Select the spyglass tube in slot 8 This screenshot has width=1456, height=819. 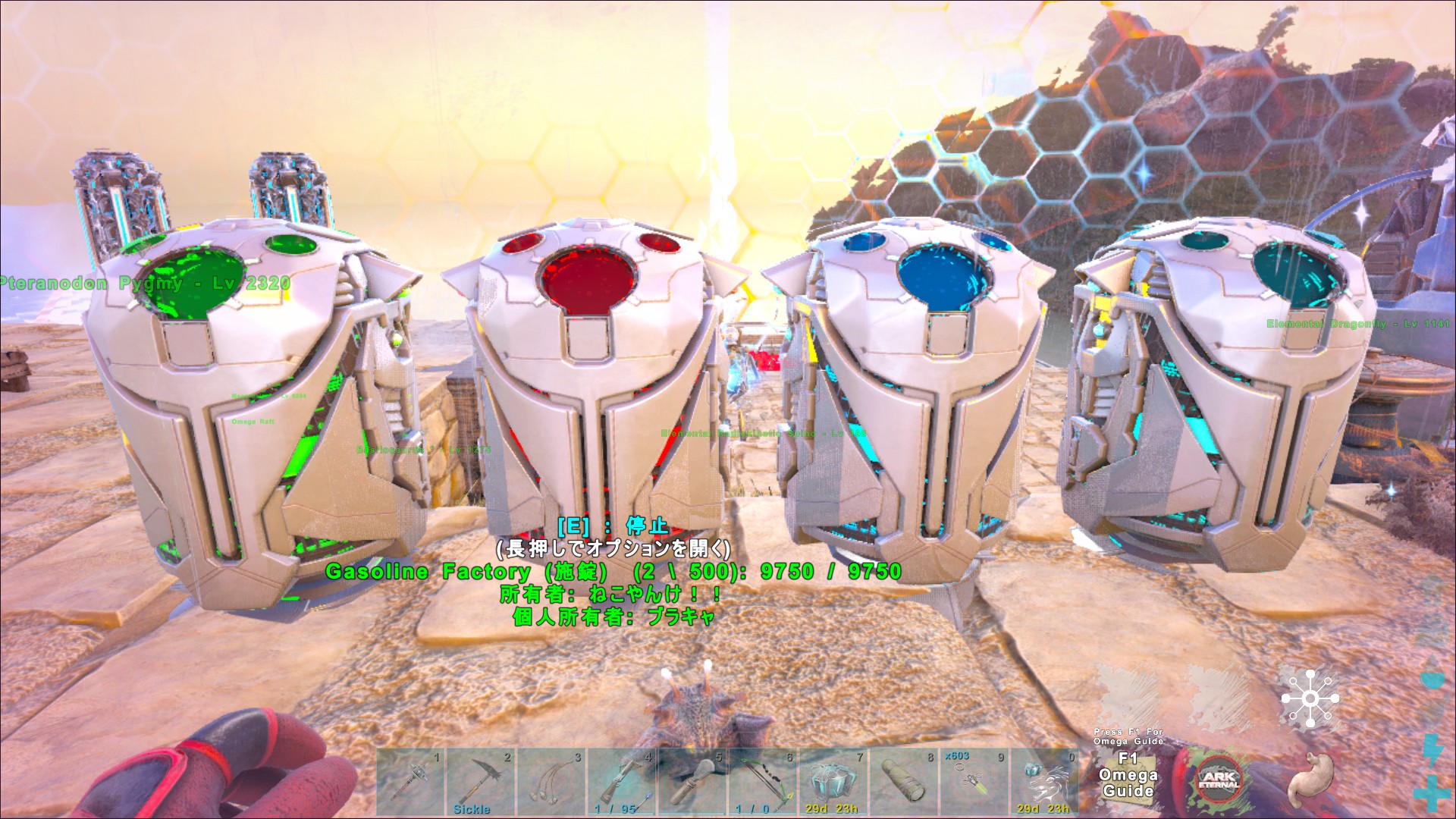(904, 781)
